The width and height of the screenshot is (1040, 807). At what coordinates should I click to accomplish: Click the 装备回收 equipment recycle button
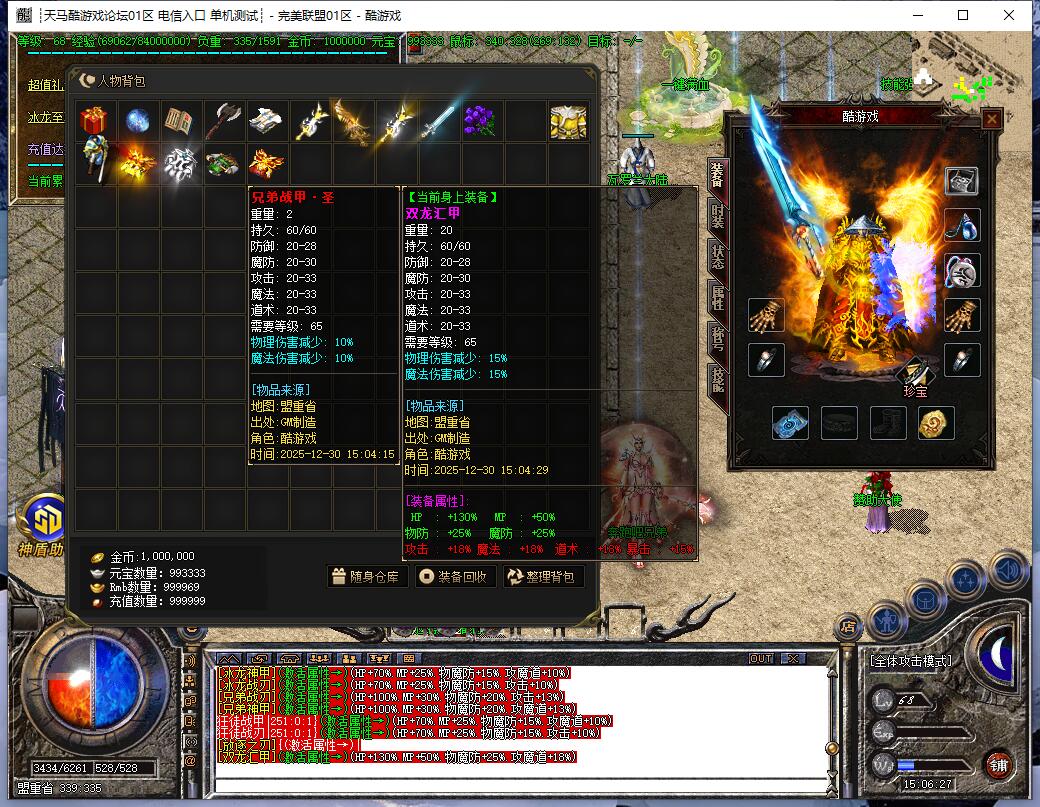point(454,576)
